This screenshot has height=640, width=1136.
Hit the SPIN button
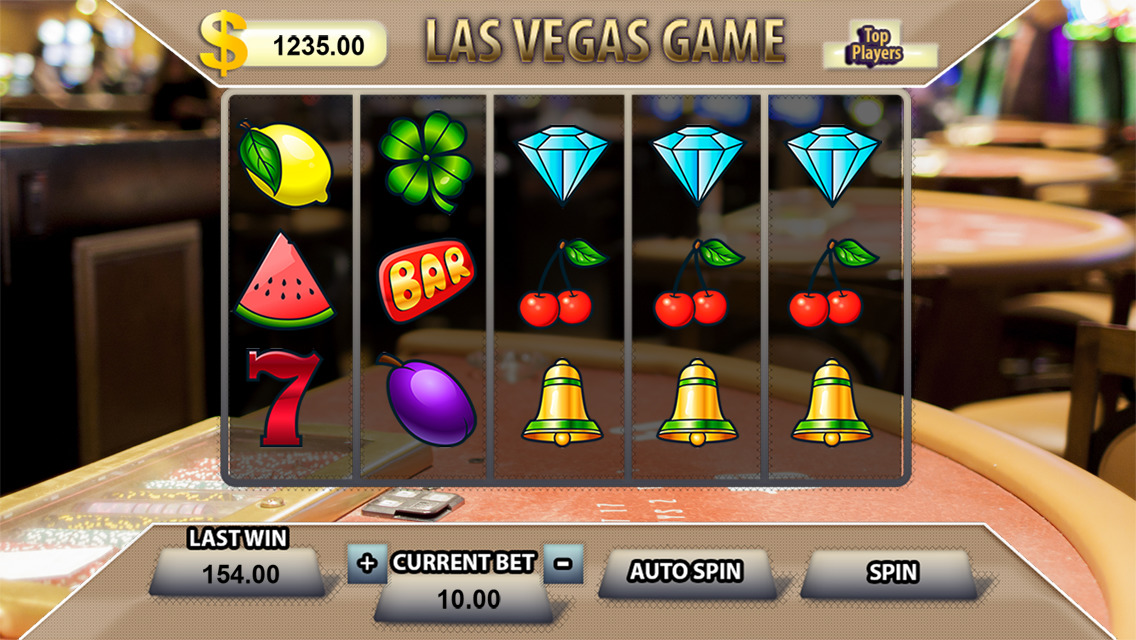891,573
